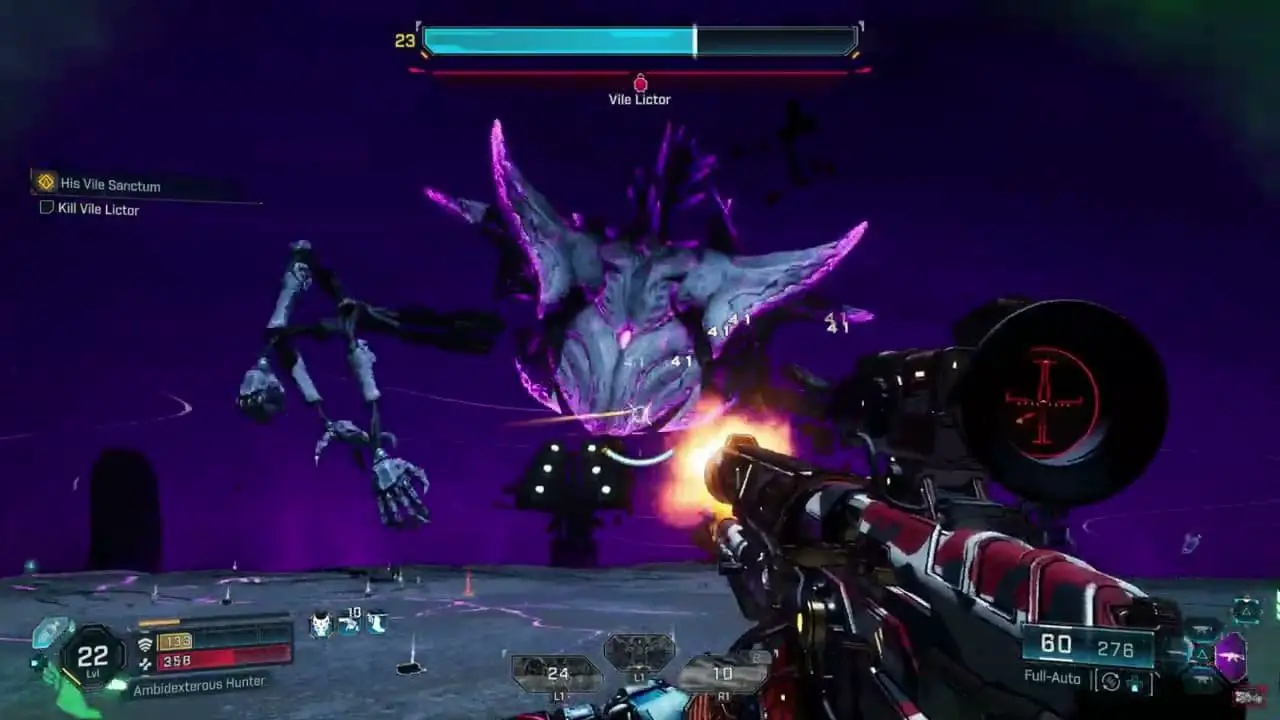Viewport: 1280px width, 720px height.
Task: Select the level 22 character badge
Action: (92, 657)
